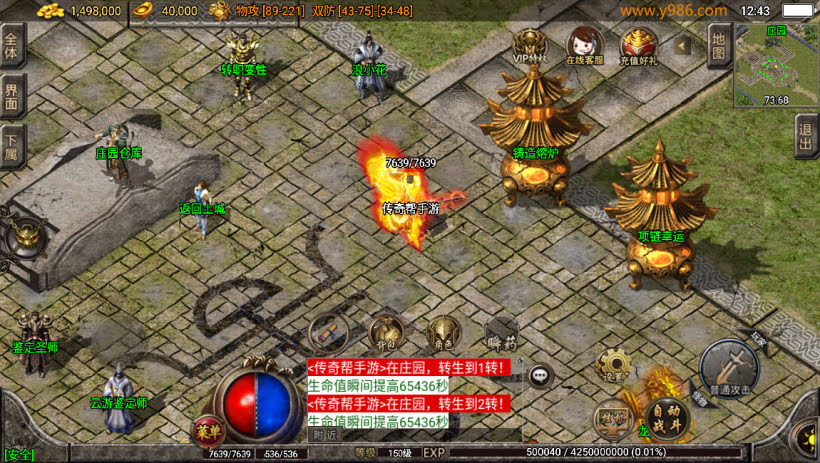820x463 pixels.
Task: Use the 瞬药 instant potion button
Action: pos(501,334)
